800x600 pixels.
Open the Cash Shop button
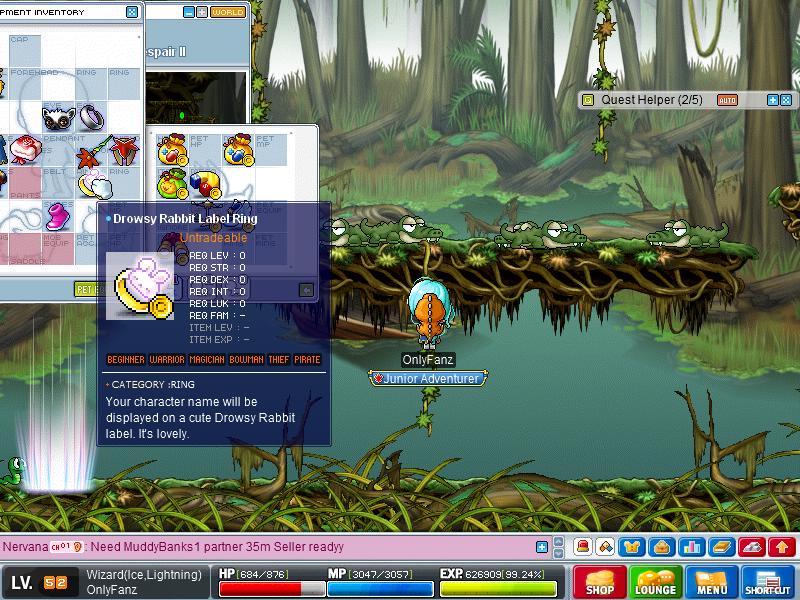click(x=599, y=581)
